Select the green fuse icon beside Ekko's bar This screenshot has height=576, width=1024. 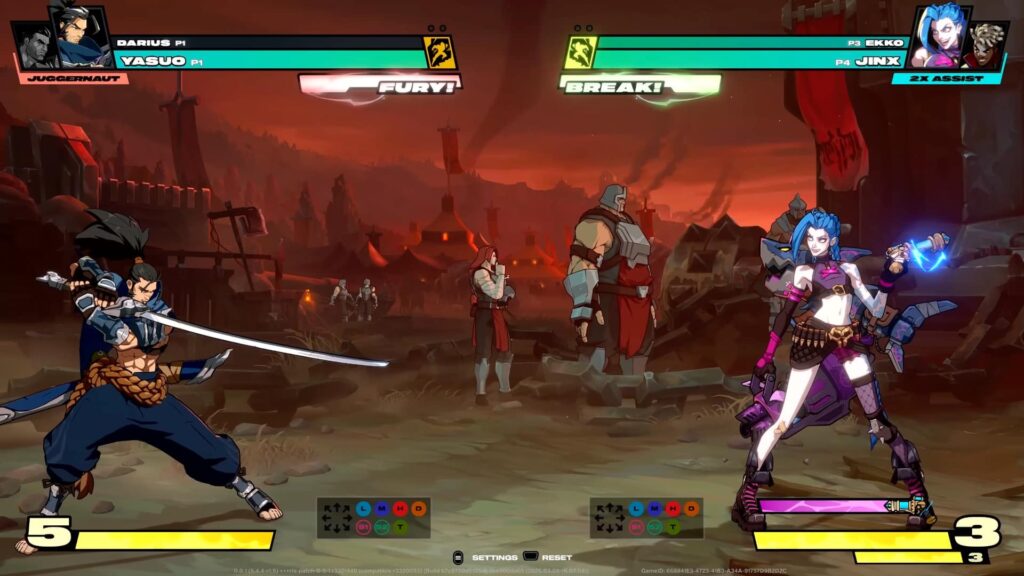click(x=580, y=52)
